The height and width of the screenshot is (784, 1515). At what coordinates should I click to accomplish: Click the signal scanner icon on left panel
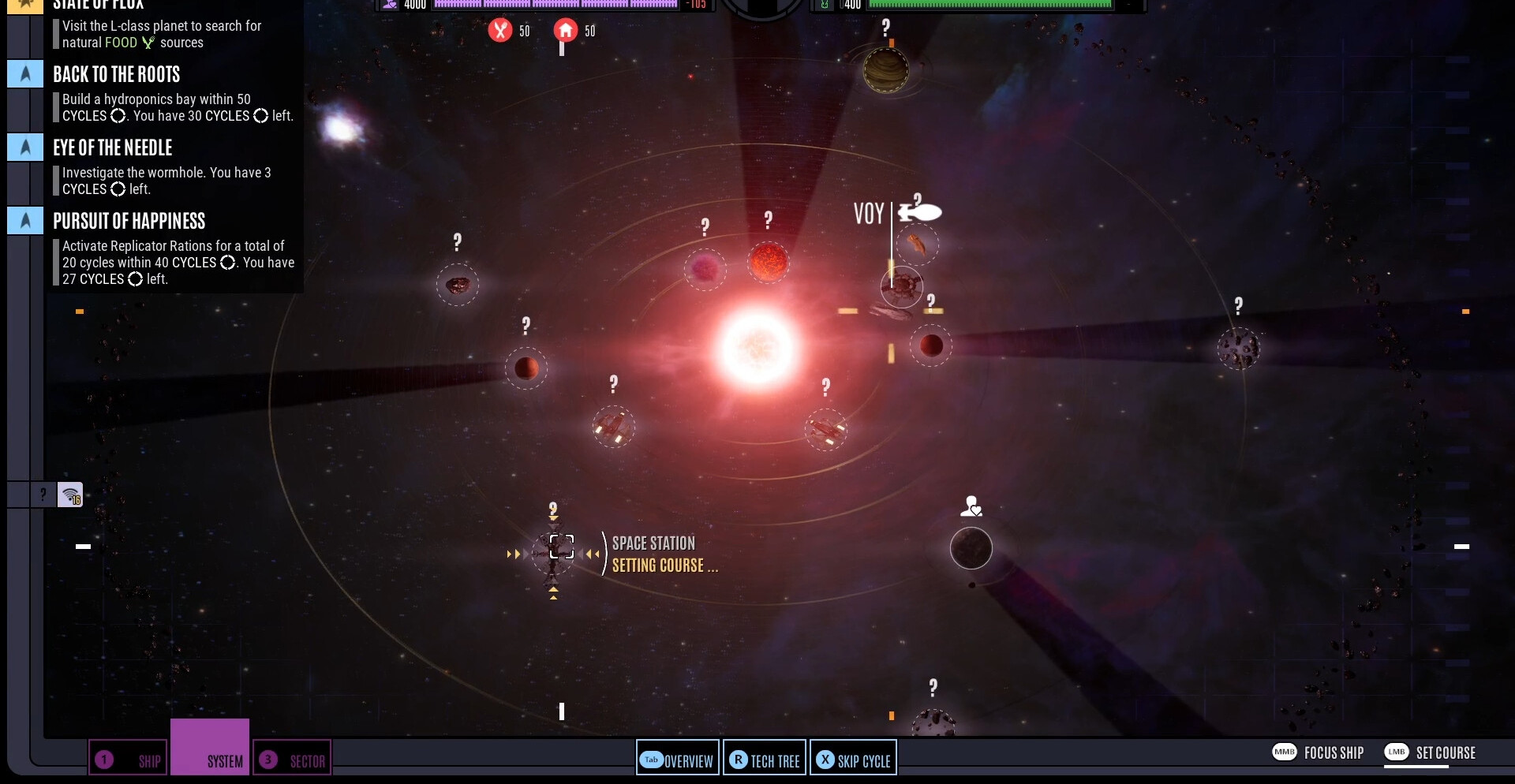pos(70,495)
